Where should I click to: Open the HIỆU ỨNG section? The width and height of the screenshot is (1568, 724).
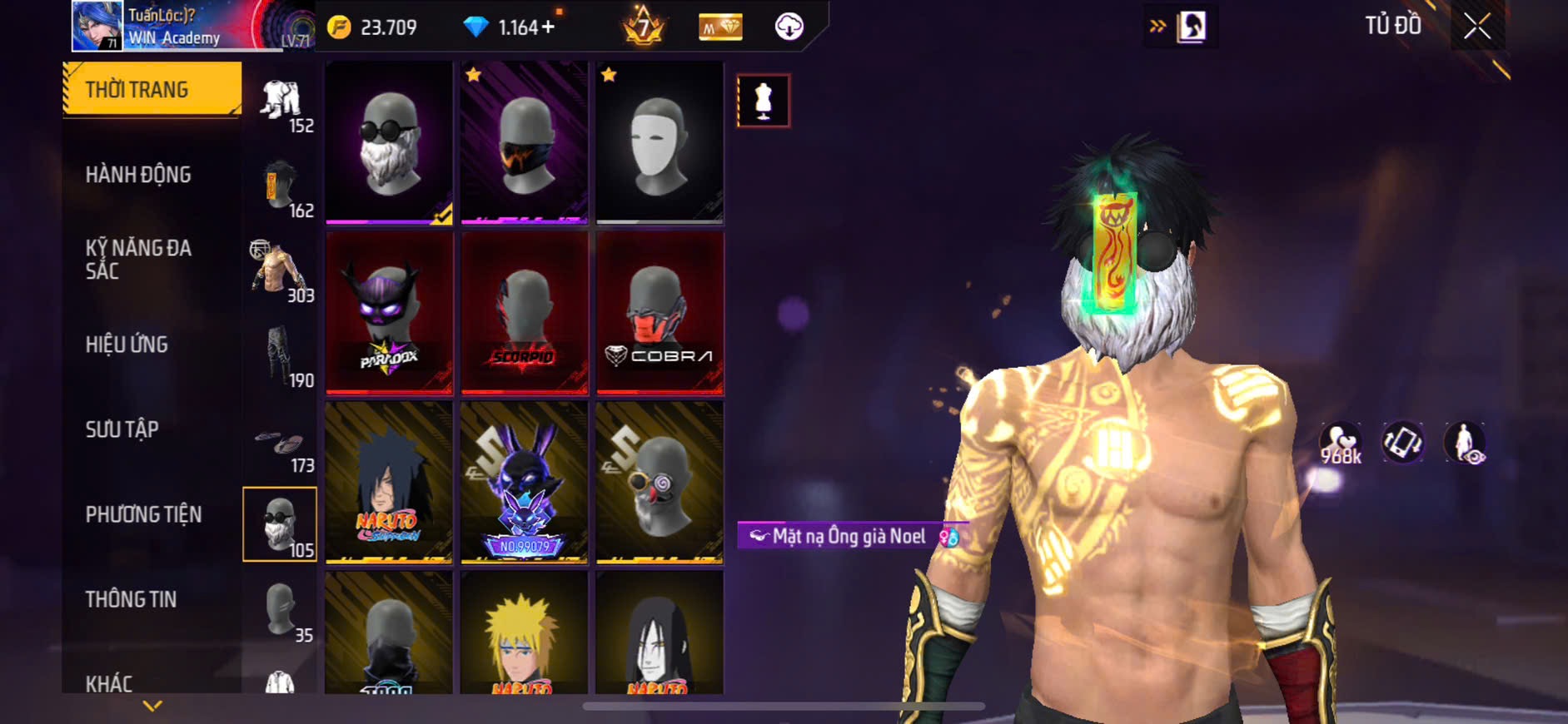click(x=127, y=345)
